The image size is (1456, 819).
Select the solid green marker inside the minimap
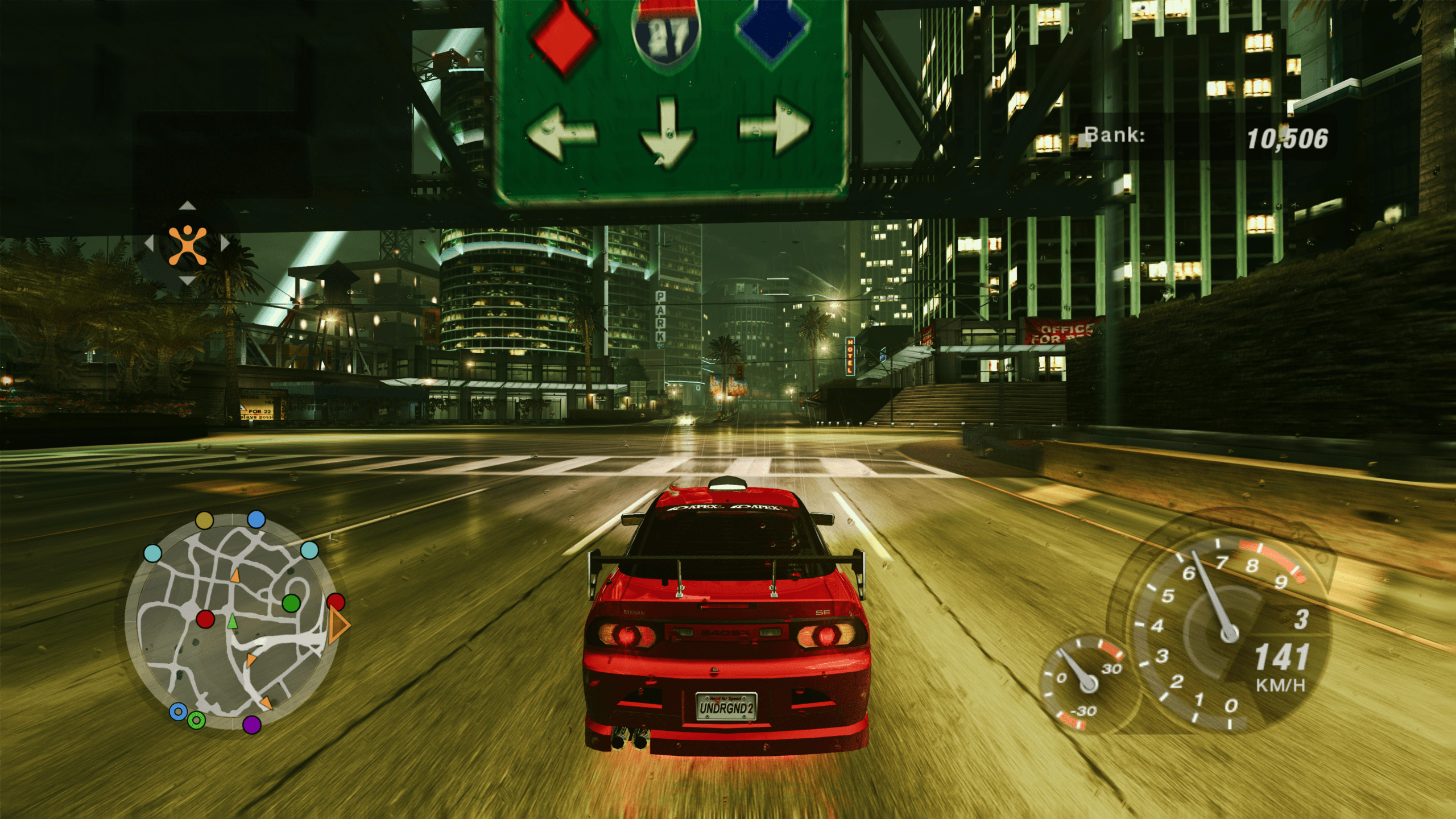(291, 603)
